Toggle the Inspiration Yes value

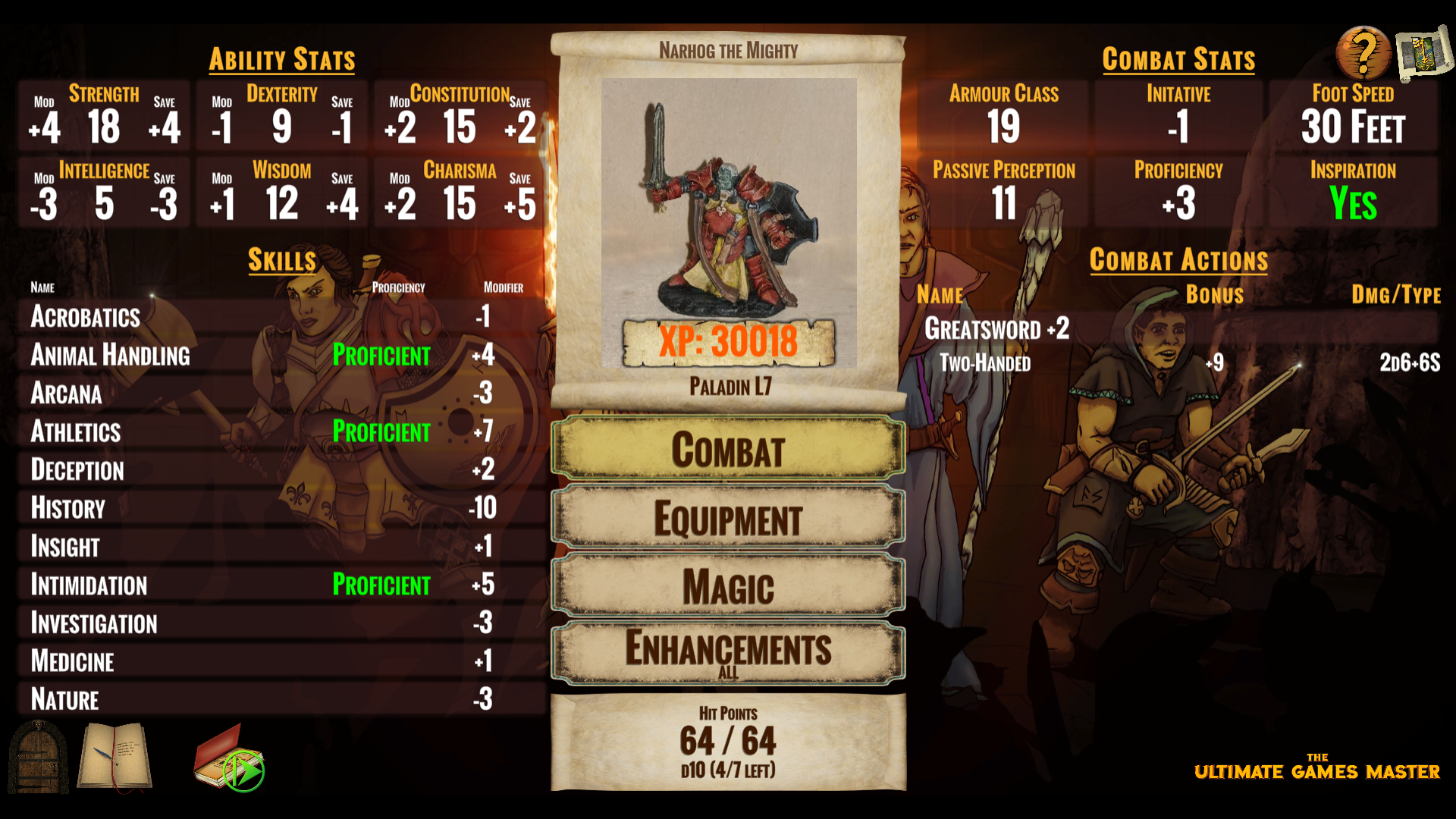pos(1353,203)
